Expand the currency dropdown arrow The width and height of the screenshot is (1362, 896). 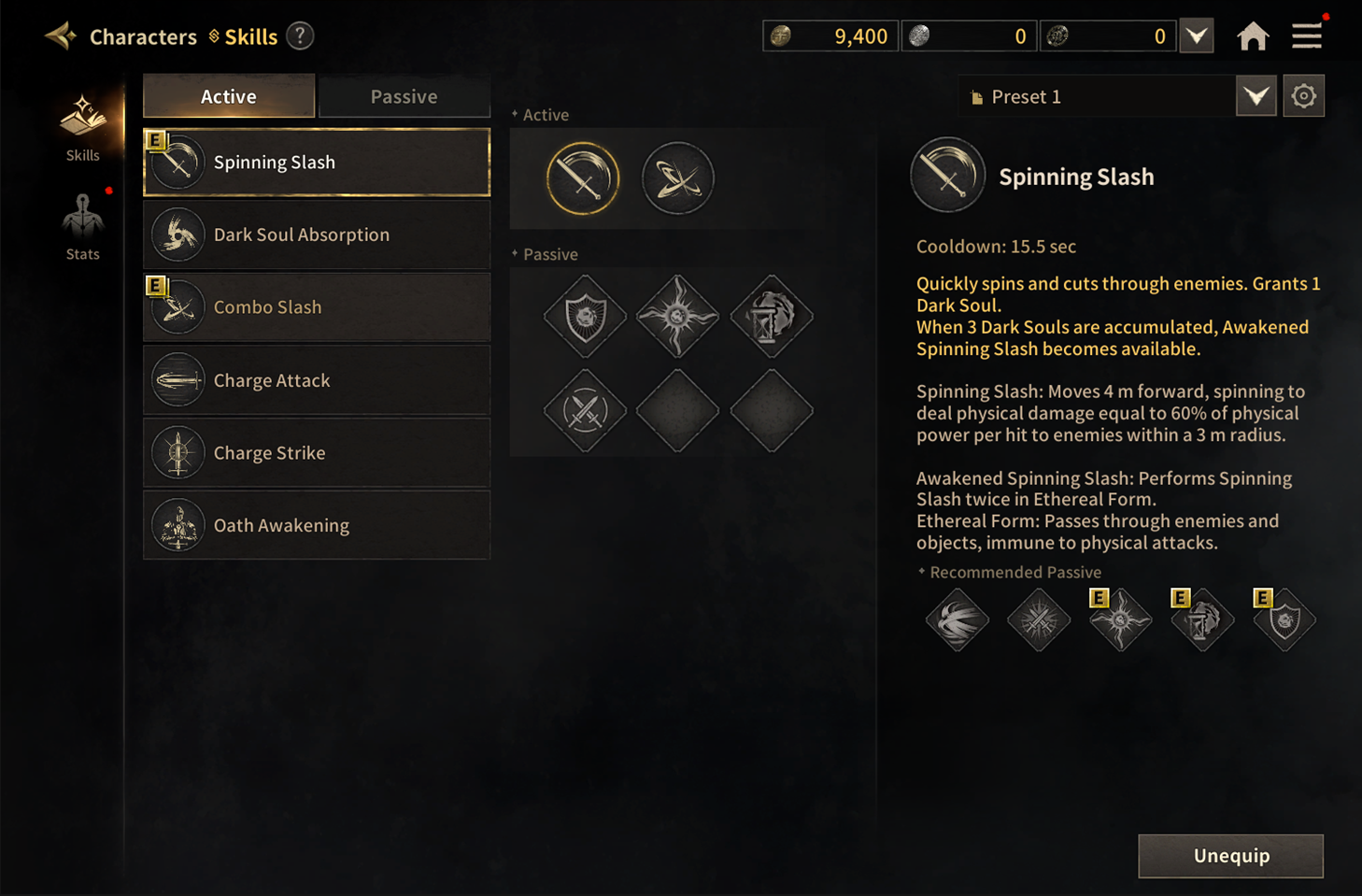click(1197, 36)
